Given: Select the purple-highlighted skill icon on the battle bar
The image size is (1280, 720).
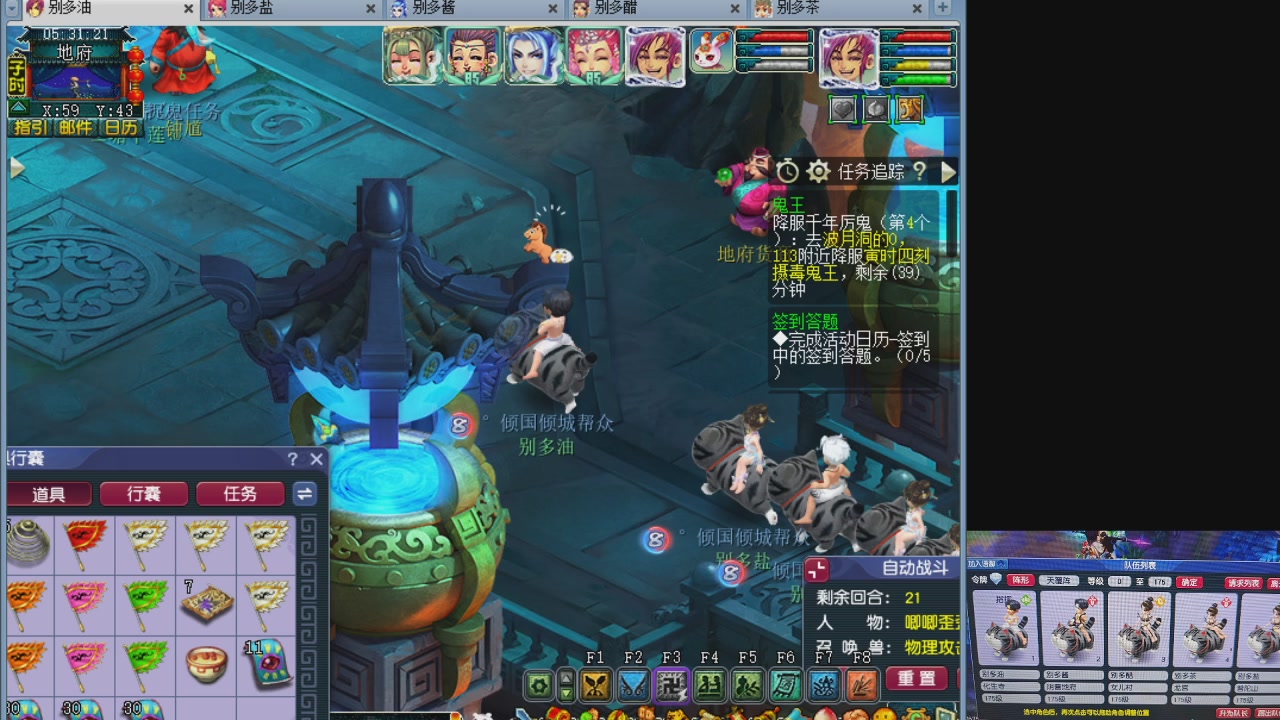Looking at the screenshot, I should coord(671,686).
